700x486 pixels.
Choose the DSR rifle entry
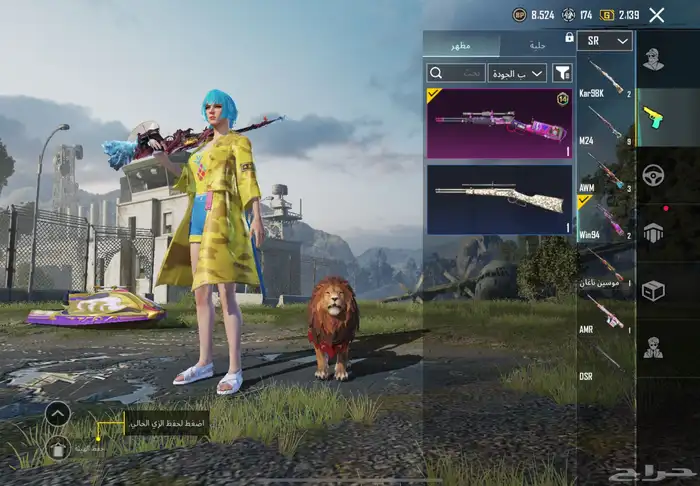coord(606,358)
